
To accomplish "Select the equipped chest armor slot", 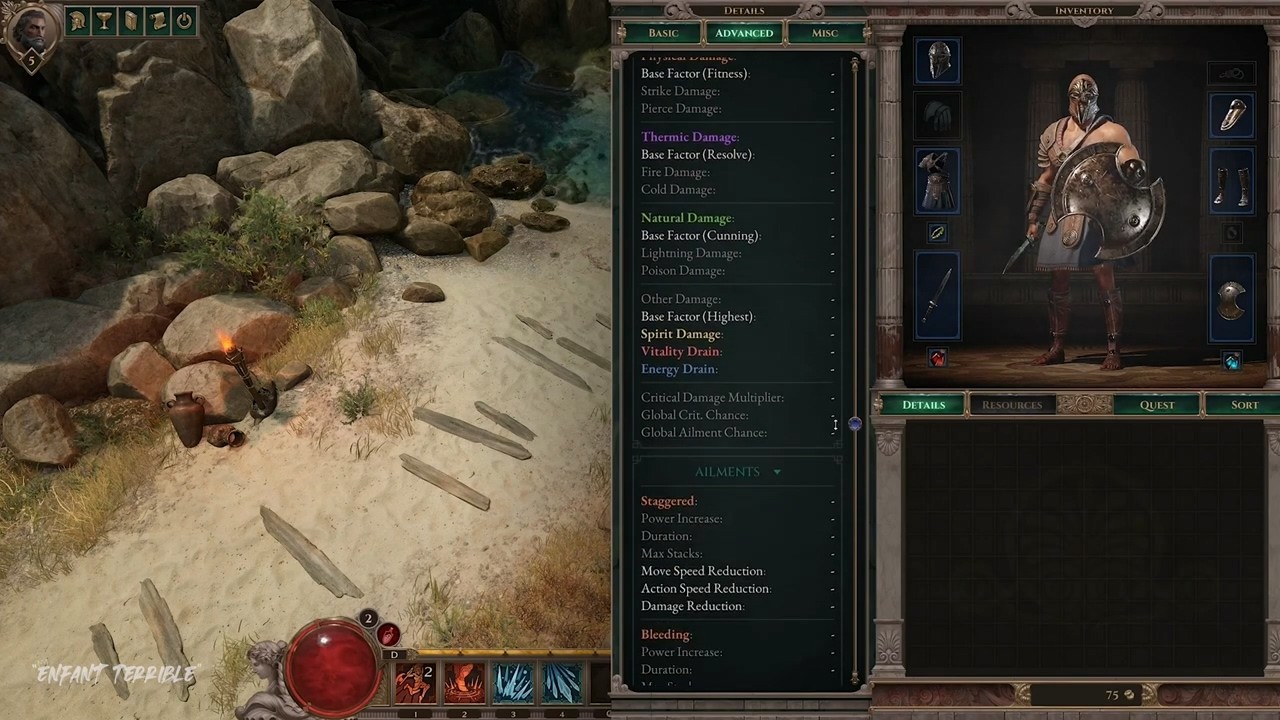I will (x=937, y=181).
